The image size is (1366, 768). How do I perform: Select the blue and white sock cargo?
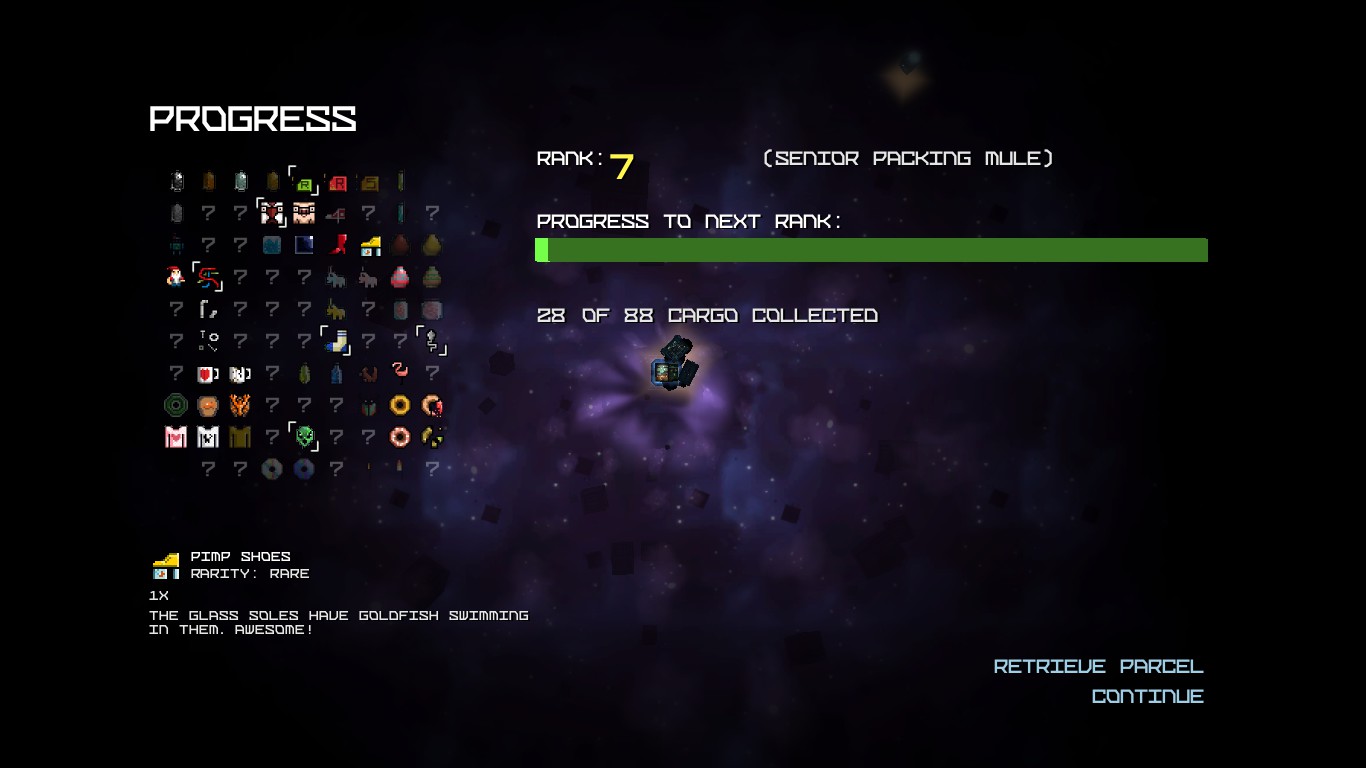tap(337, 342)
